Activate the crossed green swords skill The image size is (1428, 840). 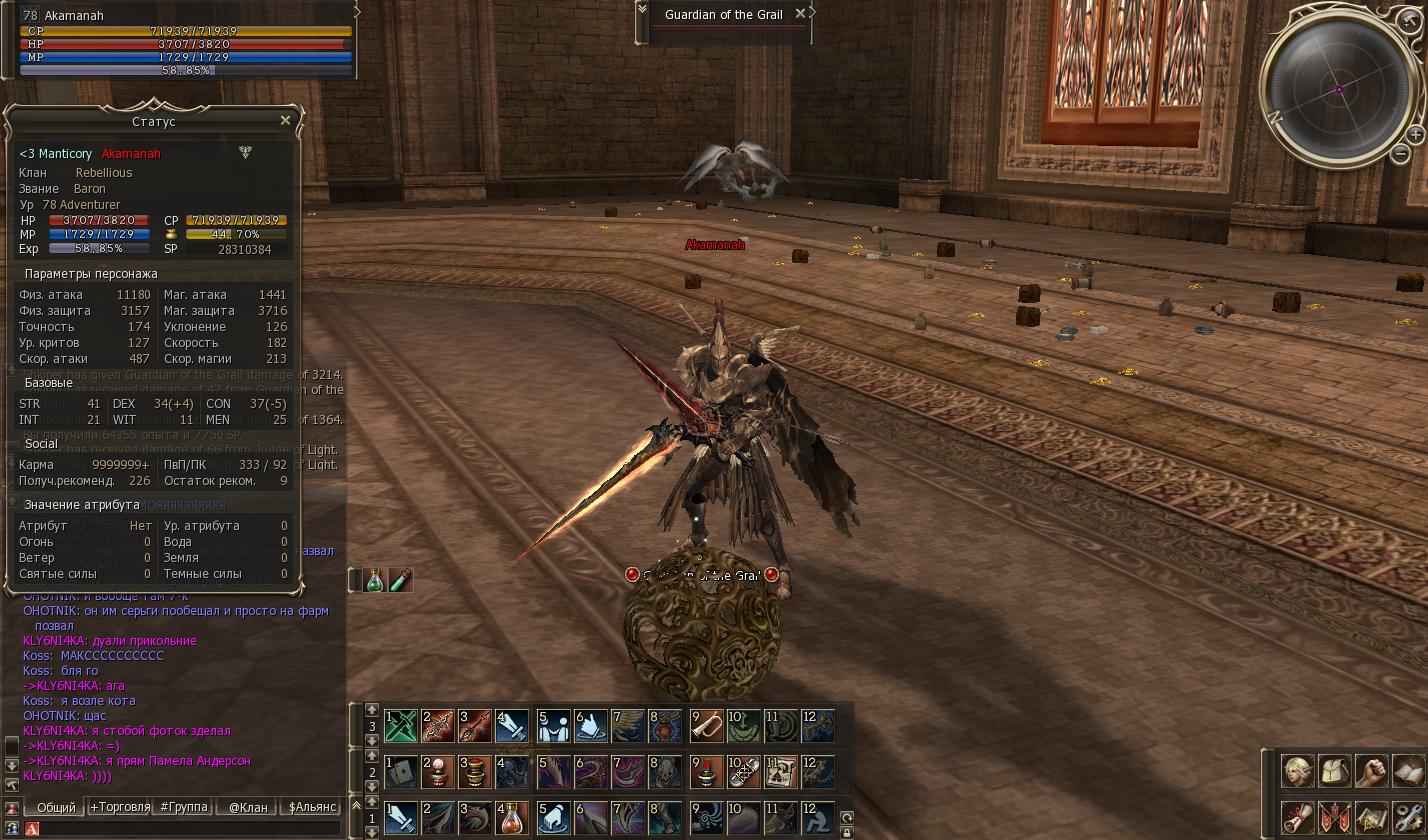pos(401,726)
